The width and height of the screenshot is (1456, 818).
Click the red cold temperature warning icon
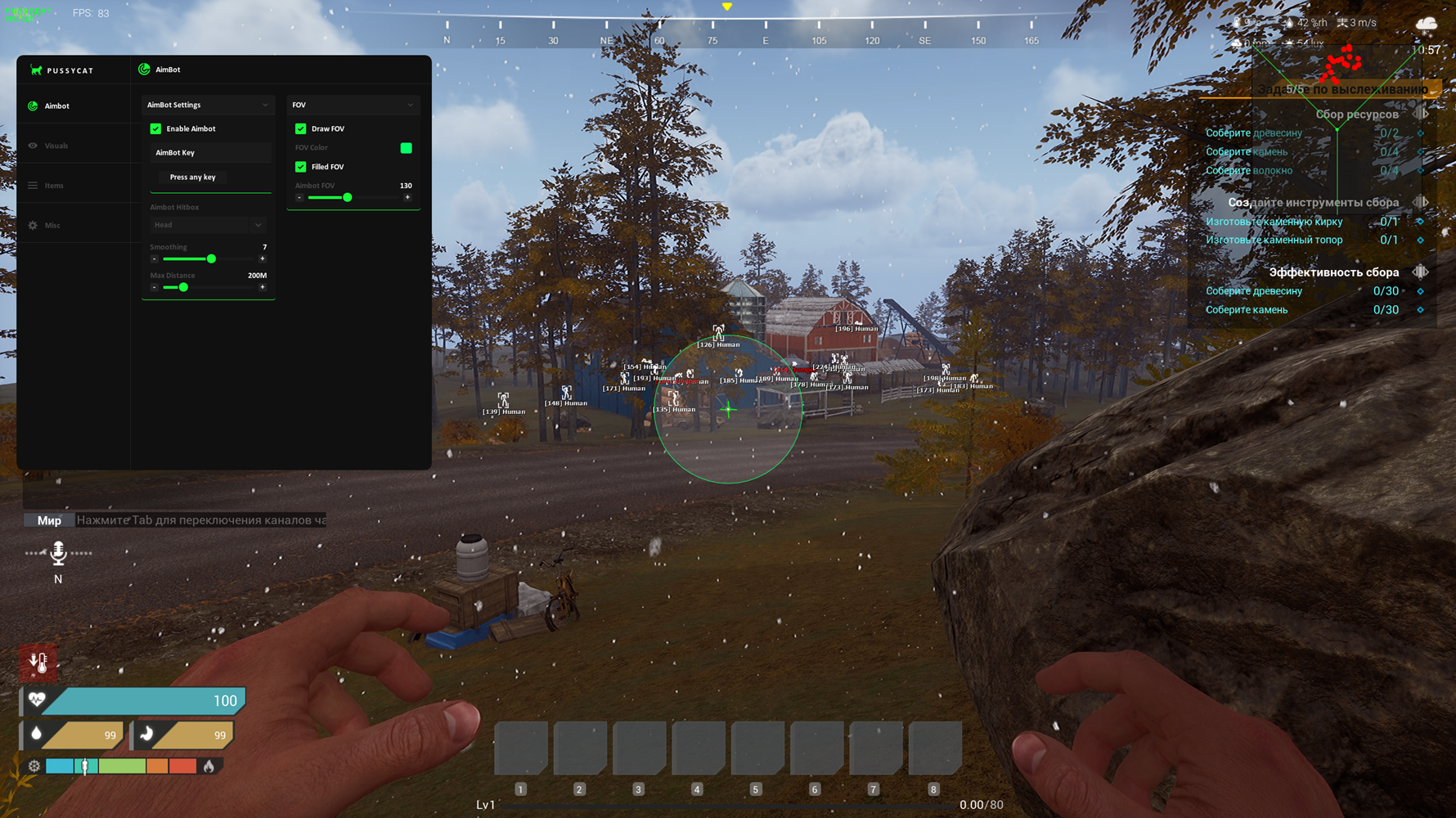coord(38,662)
